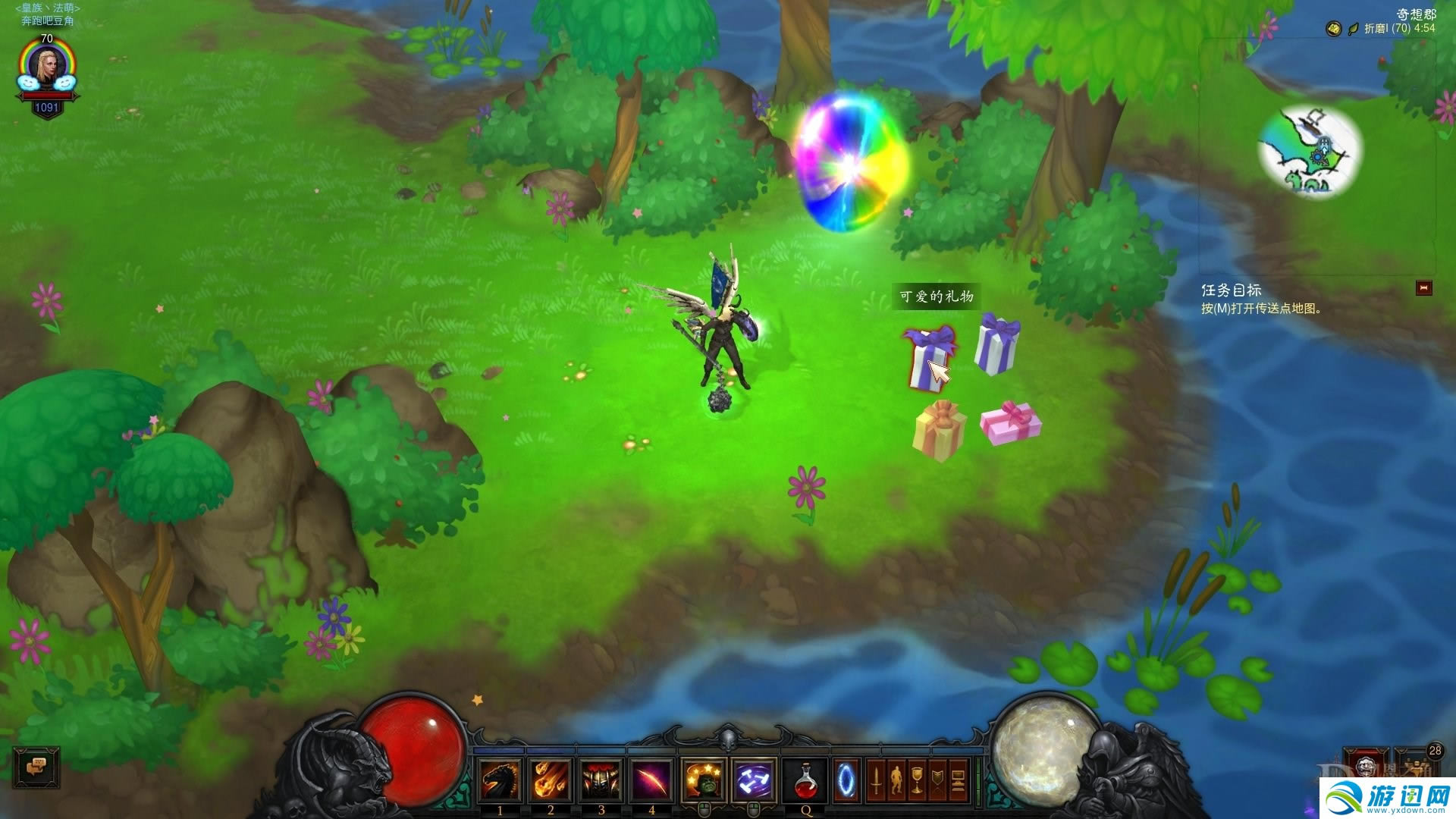Click the player portrait with rainbow frame
This screenshot has width=1456, height=819.
click(x=46, y=68)
